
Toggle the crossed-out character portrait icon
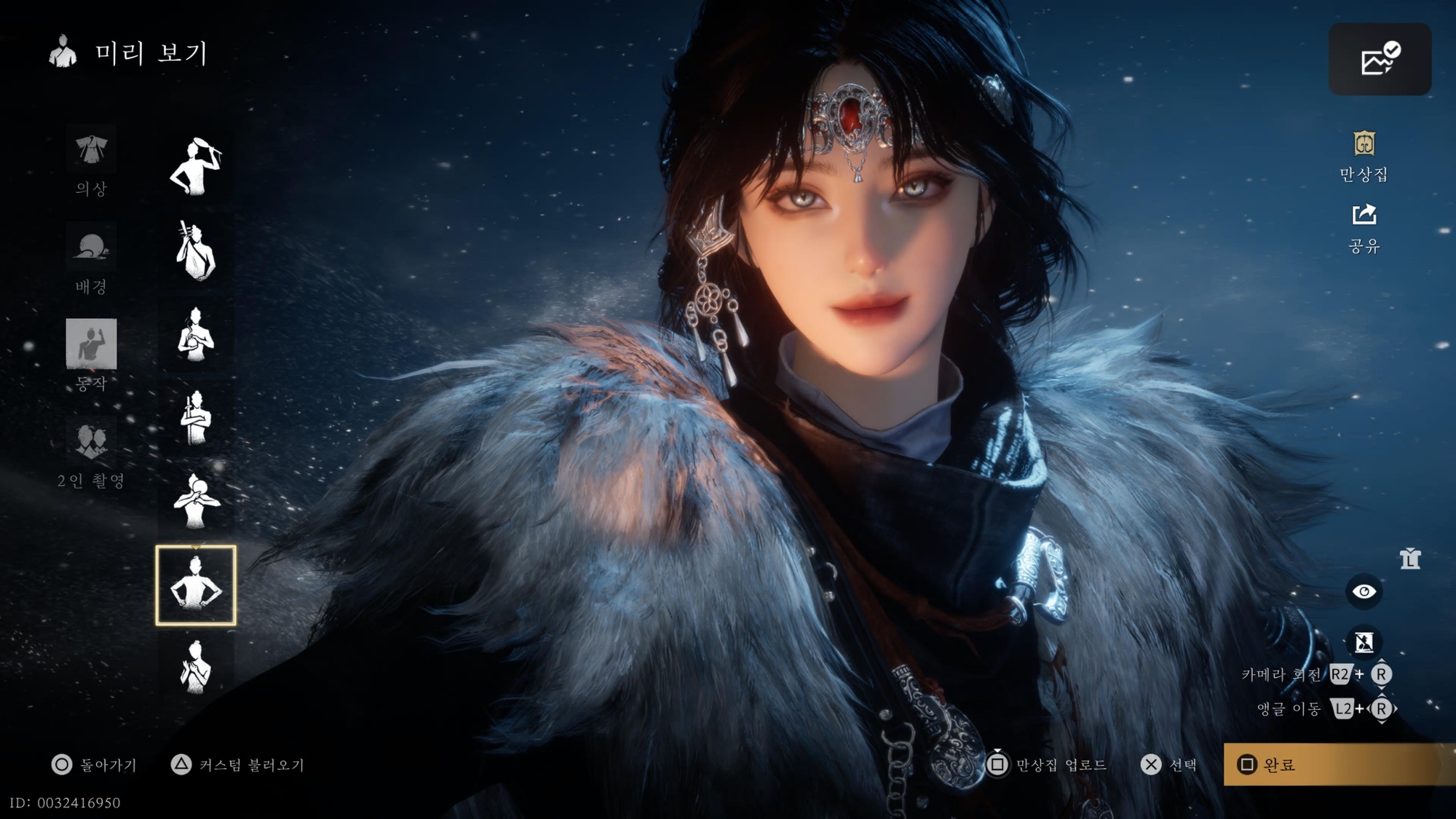(1364, 642)
